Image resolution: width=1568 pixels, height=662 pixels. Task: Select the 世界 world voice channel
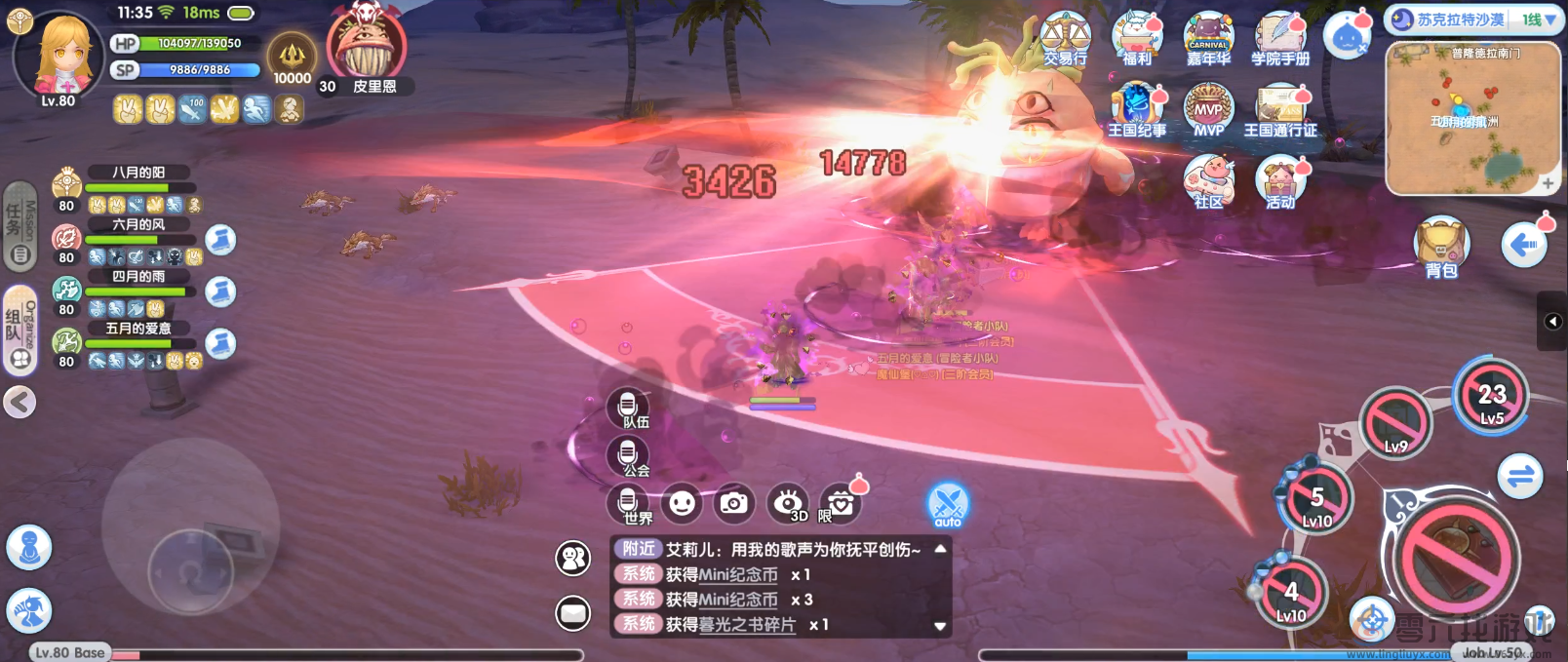[x=629, y=503]
